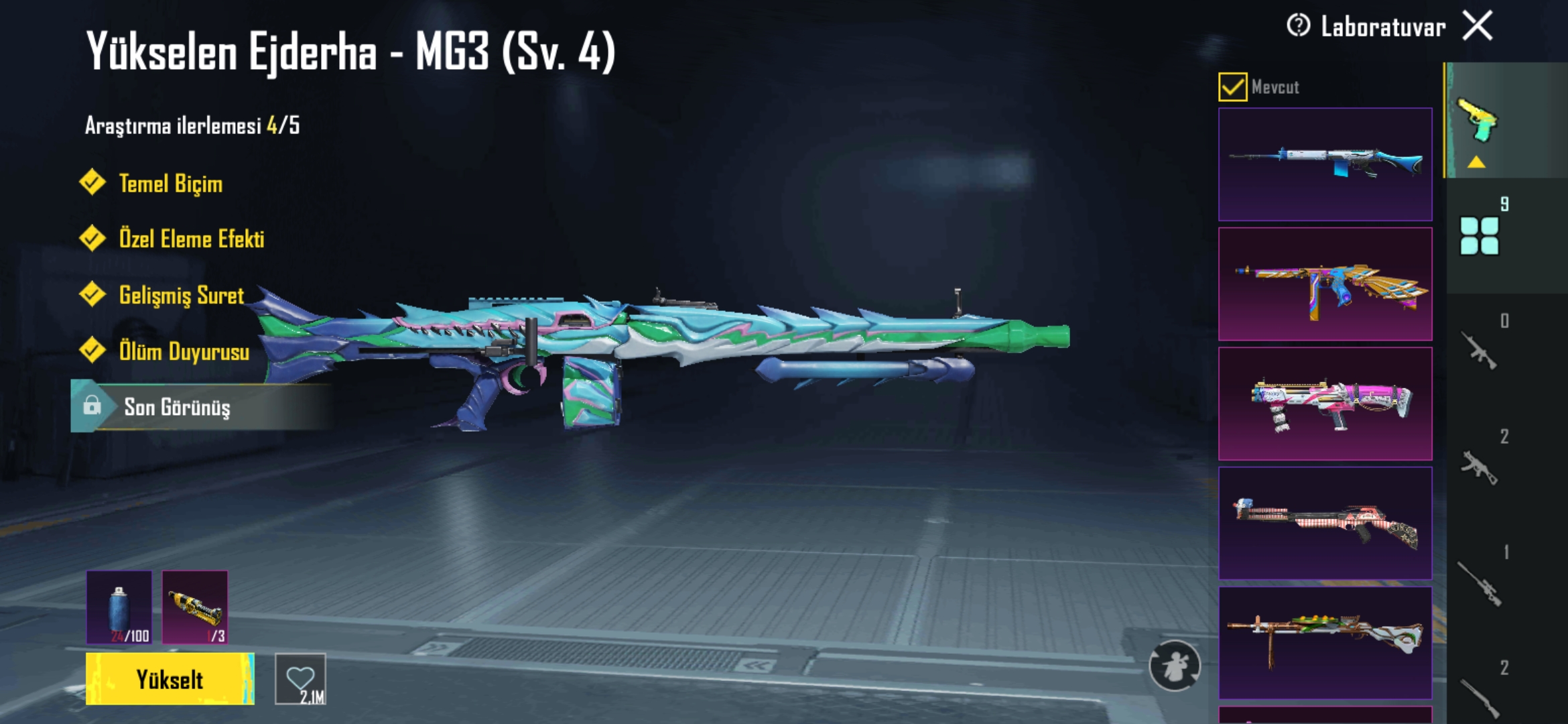Viewport: 1568px width, 724px height.
Task: Choose the Gelişmiş Suret stage
Action: click(181, 296)
